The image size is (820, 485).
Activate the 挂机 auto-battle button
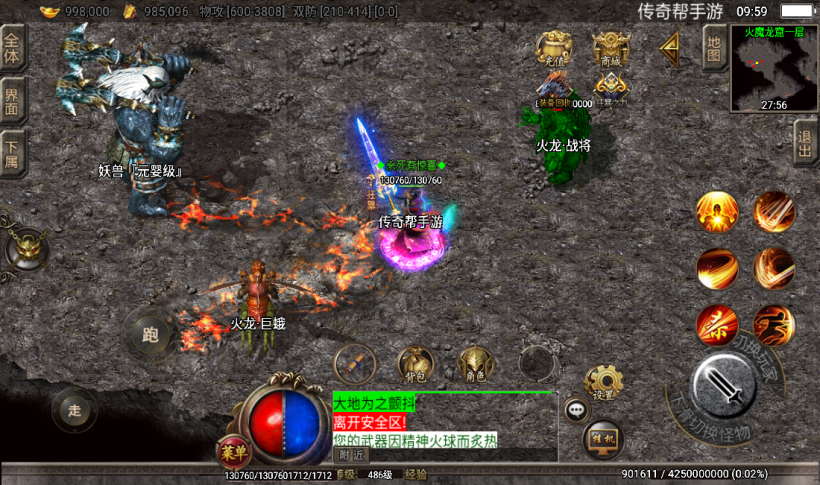coord(603,439)
